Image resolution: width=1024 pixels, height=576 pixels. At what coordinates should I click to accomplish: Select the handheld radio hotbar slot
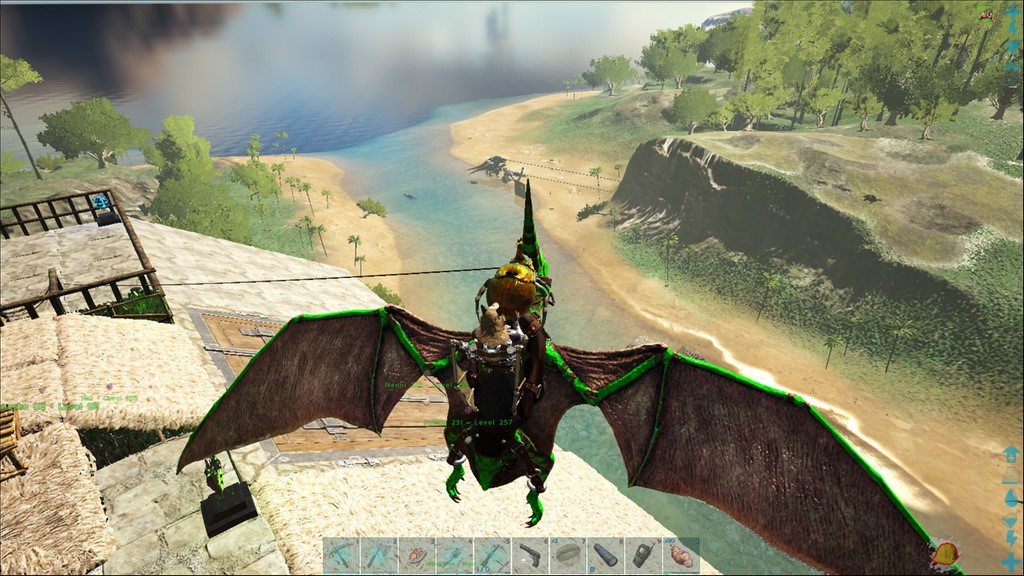[643, 555]
